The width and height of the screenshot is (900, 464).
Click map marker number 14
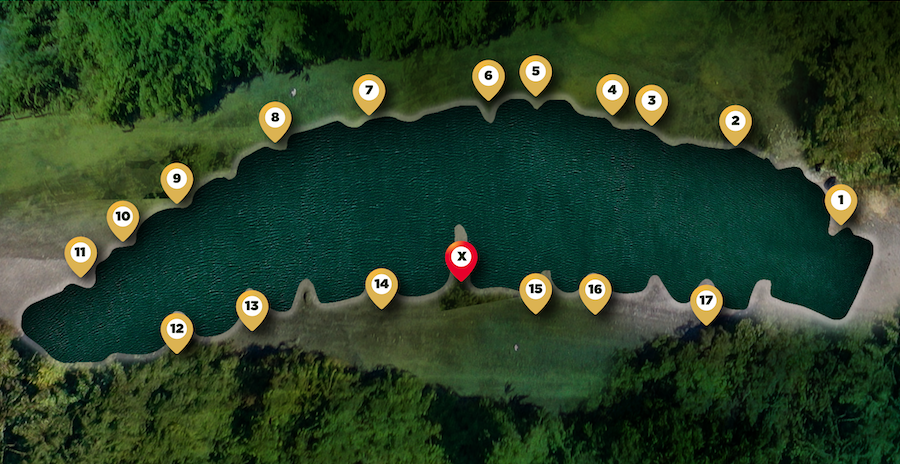pos(381,285)
